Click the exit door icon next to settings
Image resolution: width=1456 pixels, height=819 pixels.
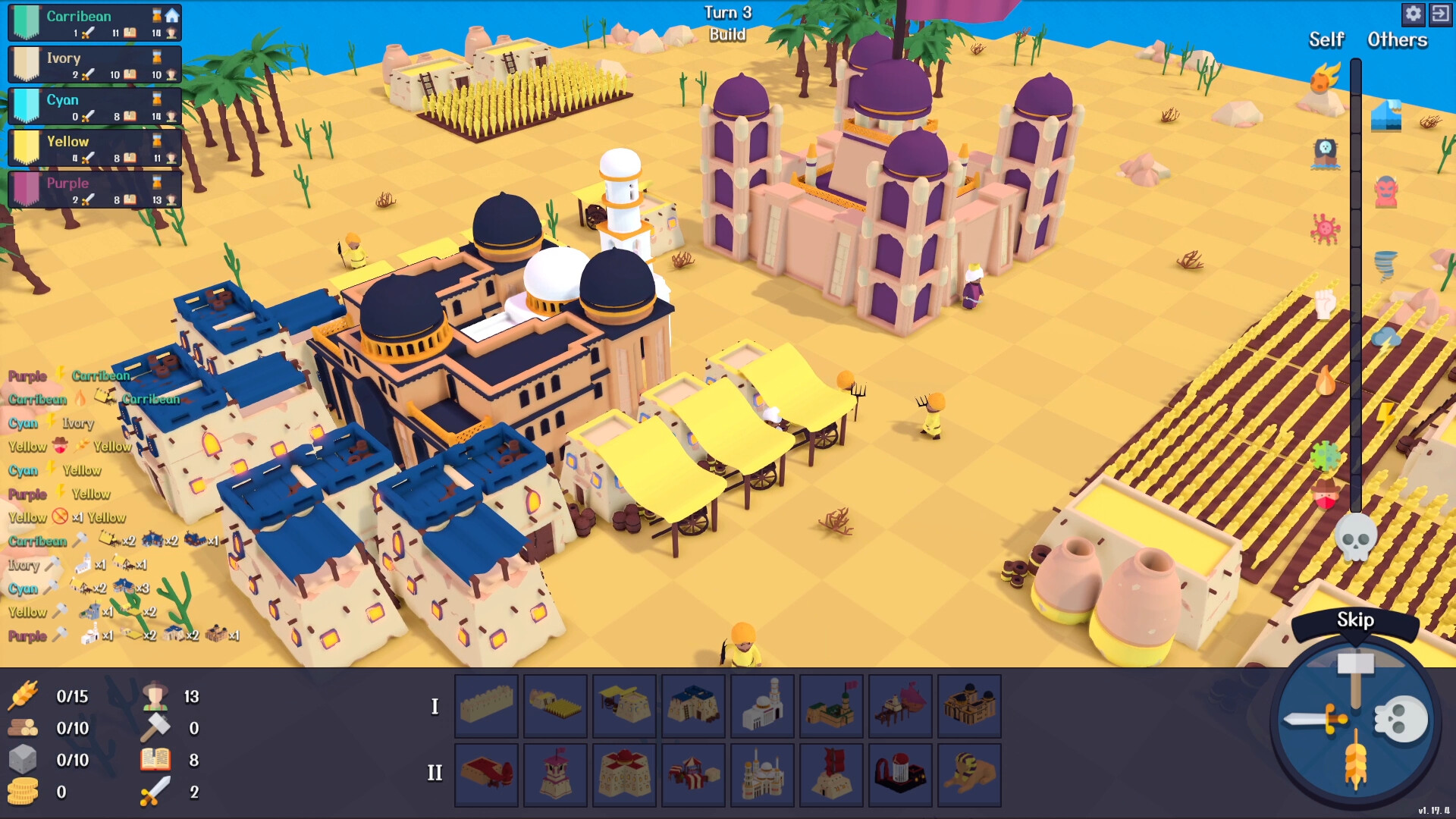(x=1440, y=14)
